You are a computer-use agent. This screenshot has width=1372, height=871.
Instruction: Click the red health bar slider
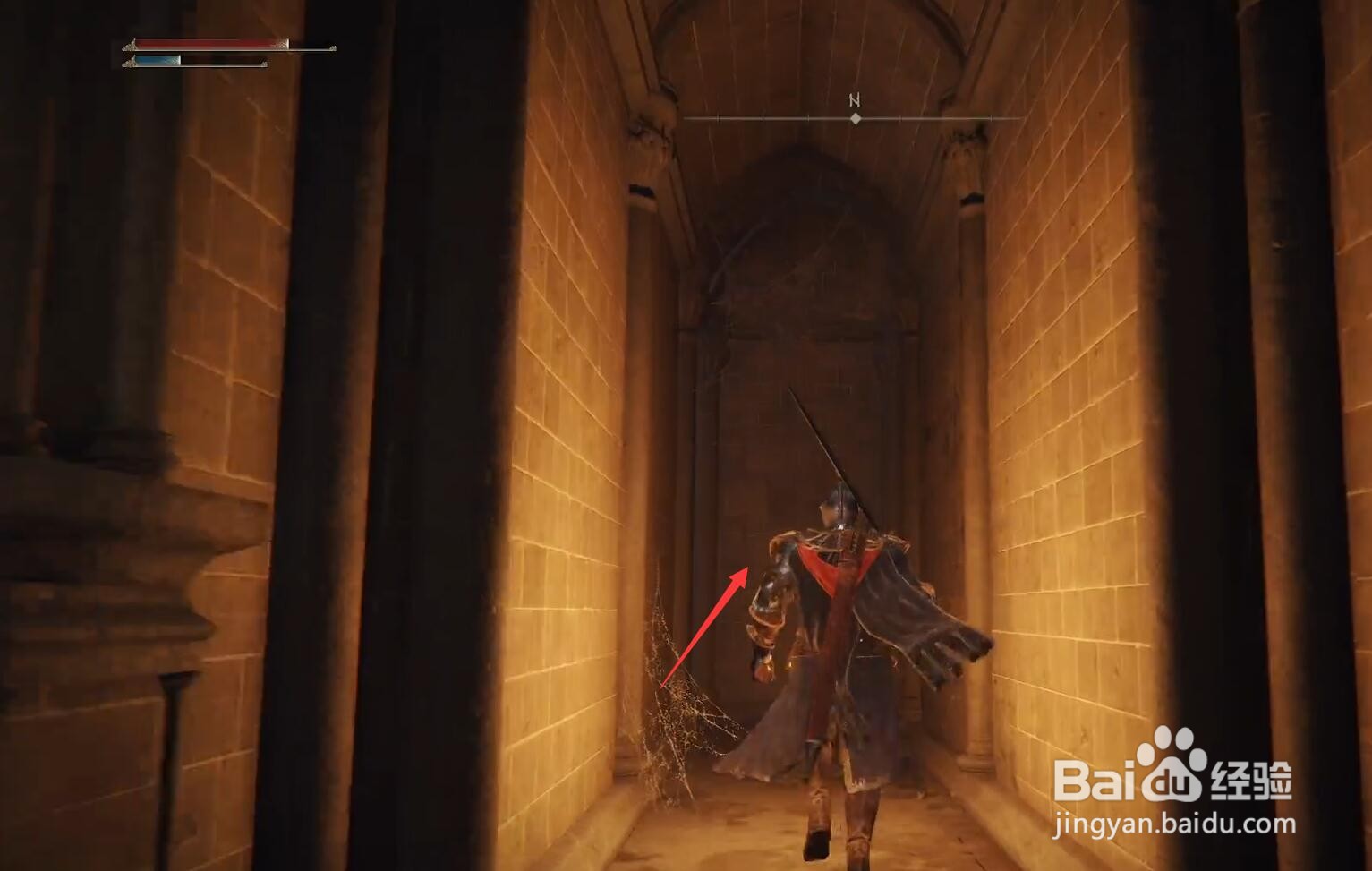[x=210, y=43]
